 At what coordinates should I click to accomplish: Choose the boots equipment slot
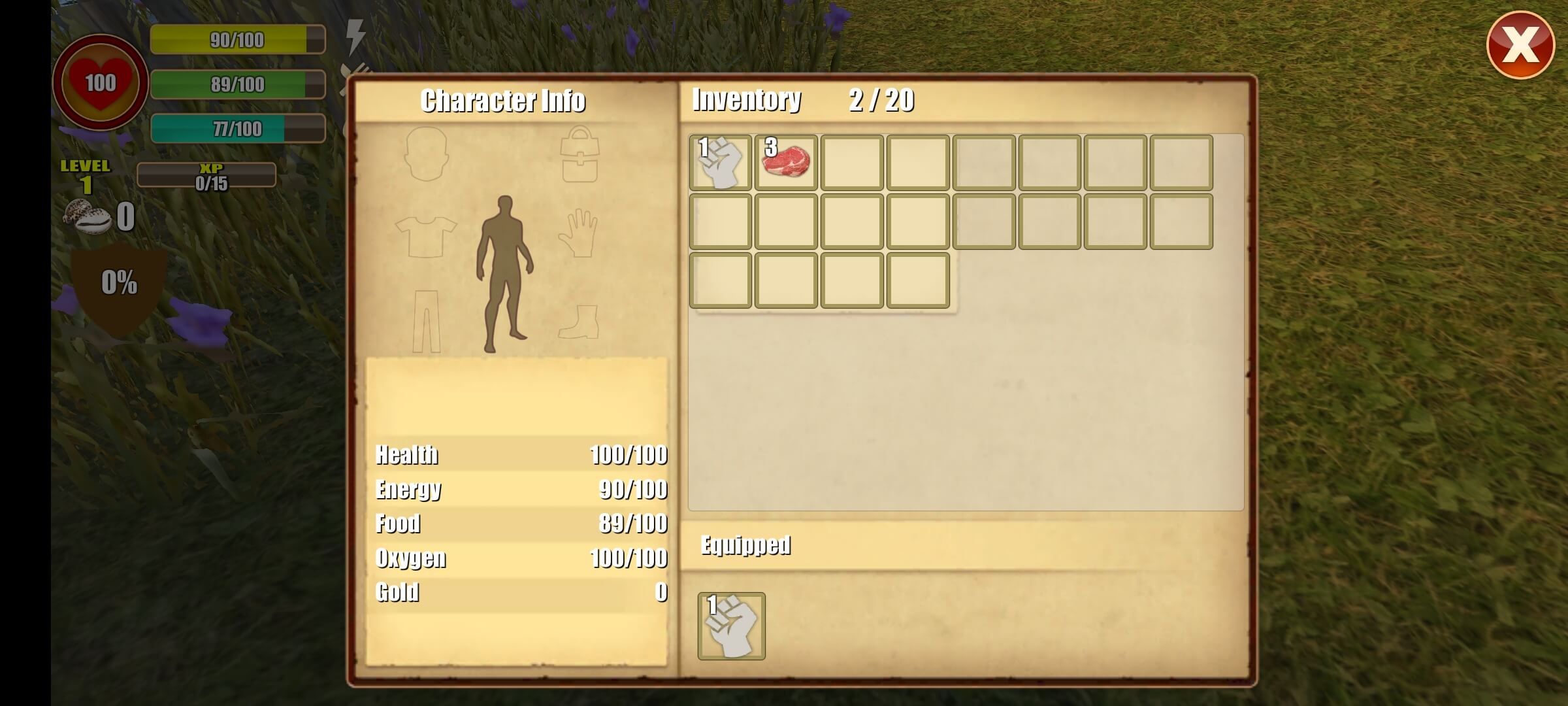(x=579, y=322)
